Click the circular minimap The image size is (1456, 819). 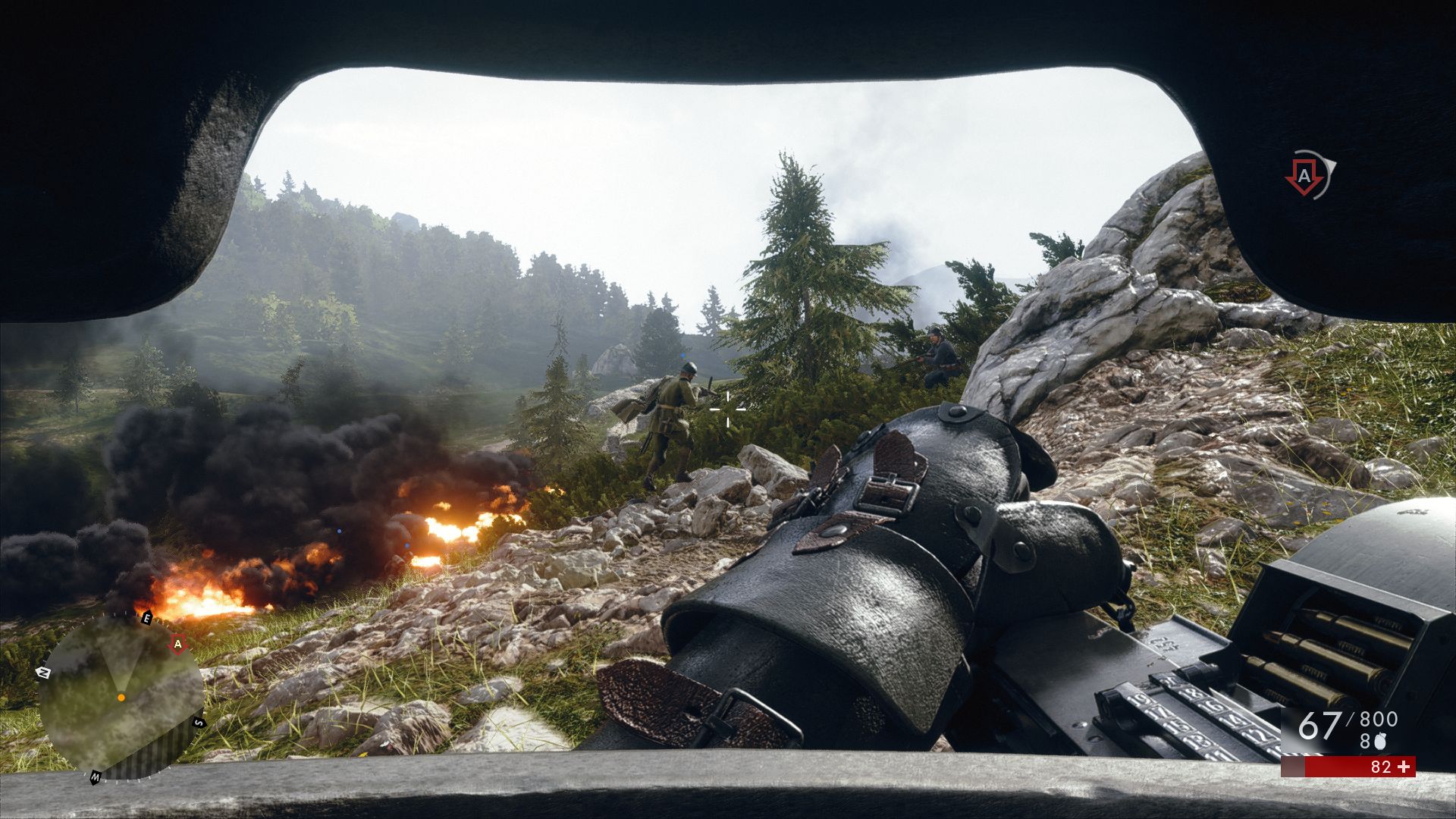(x=121, y=698)
